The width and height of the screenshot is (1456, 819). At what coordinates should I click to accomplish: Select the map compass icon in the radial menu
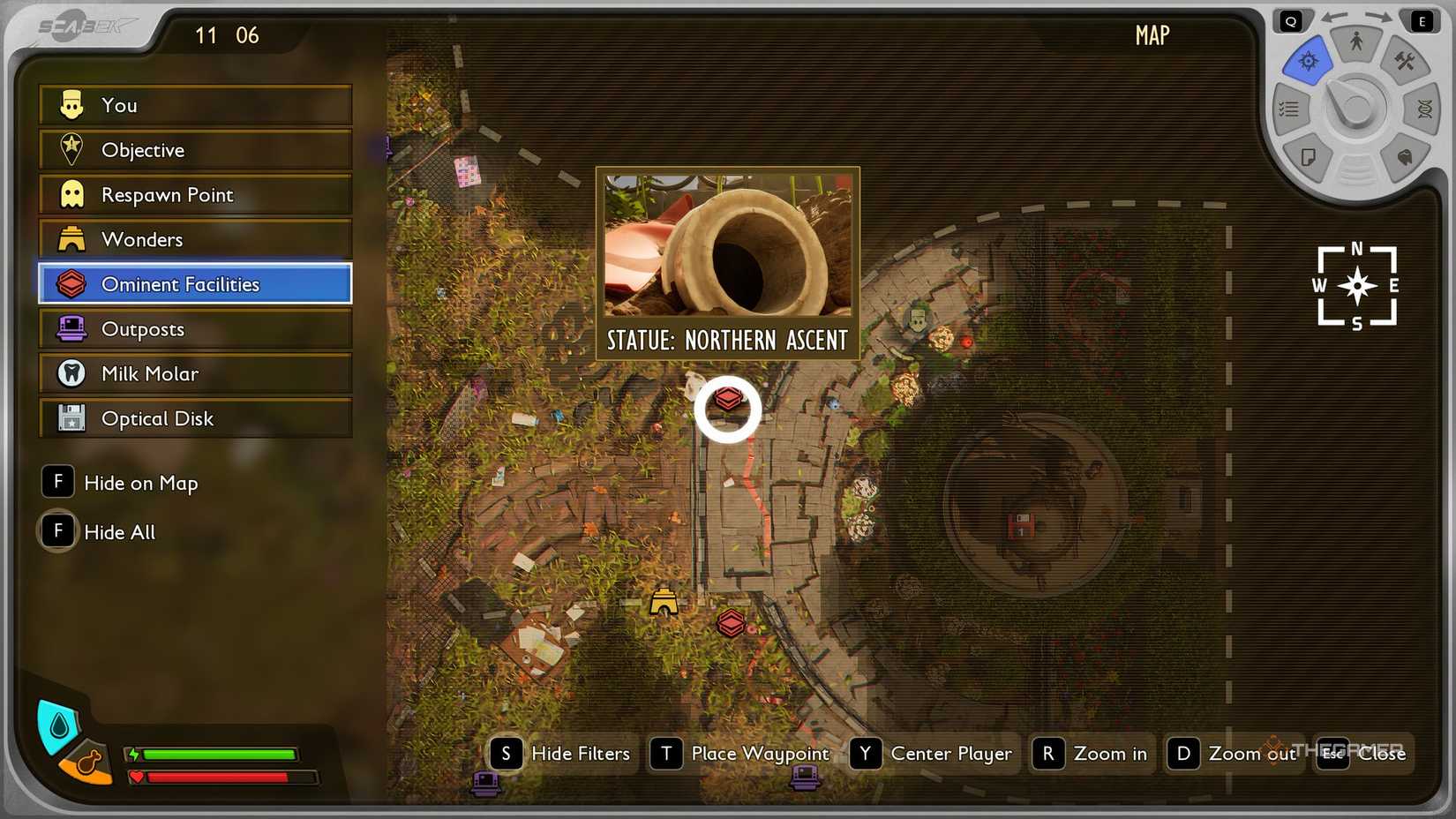point(1308,61)
